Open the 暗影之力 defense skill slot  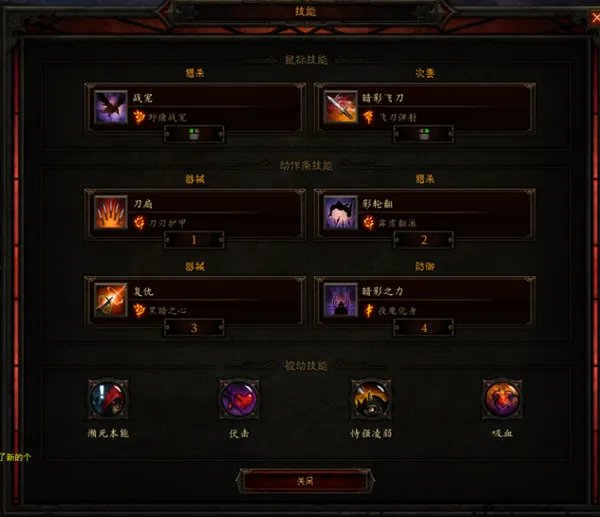coord(425,300)
